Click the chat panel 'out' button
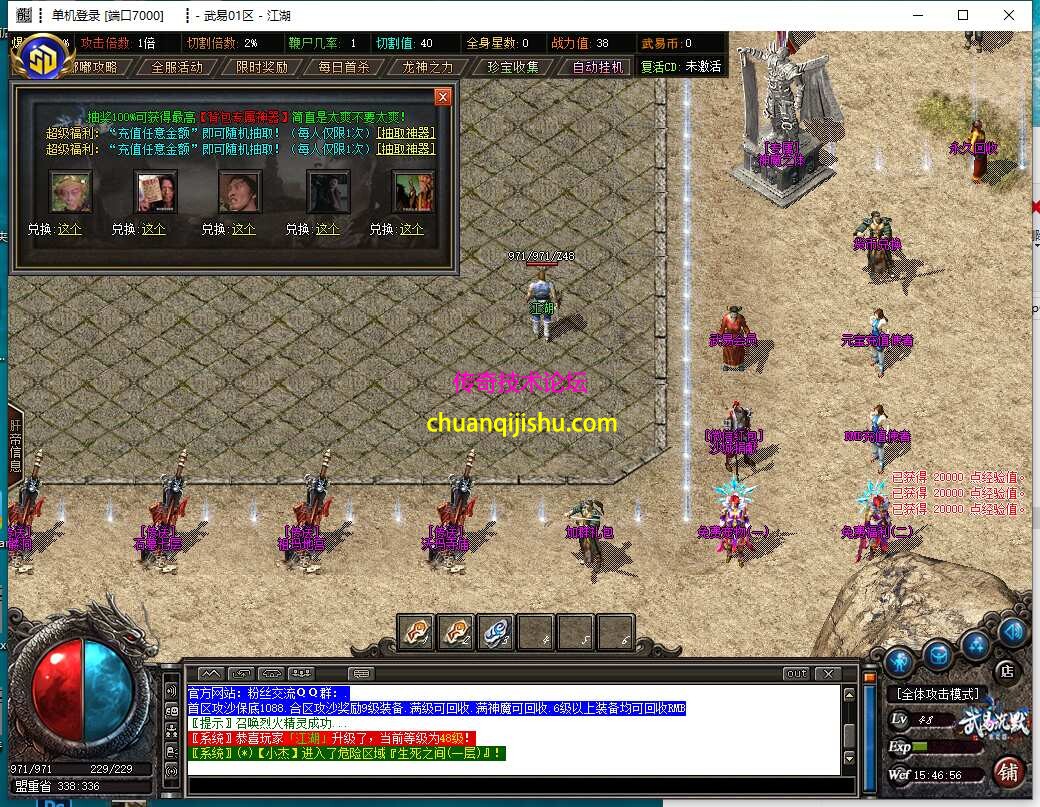 (796, 674)
